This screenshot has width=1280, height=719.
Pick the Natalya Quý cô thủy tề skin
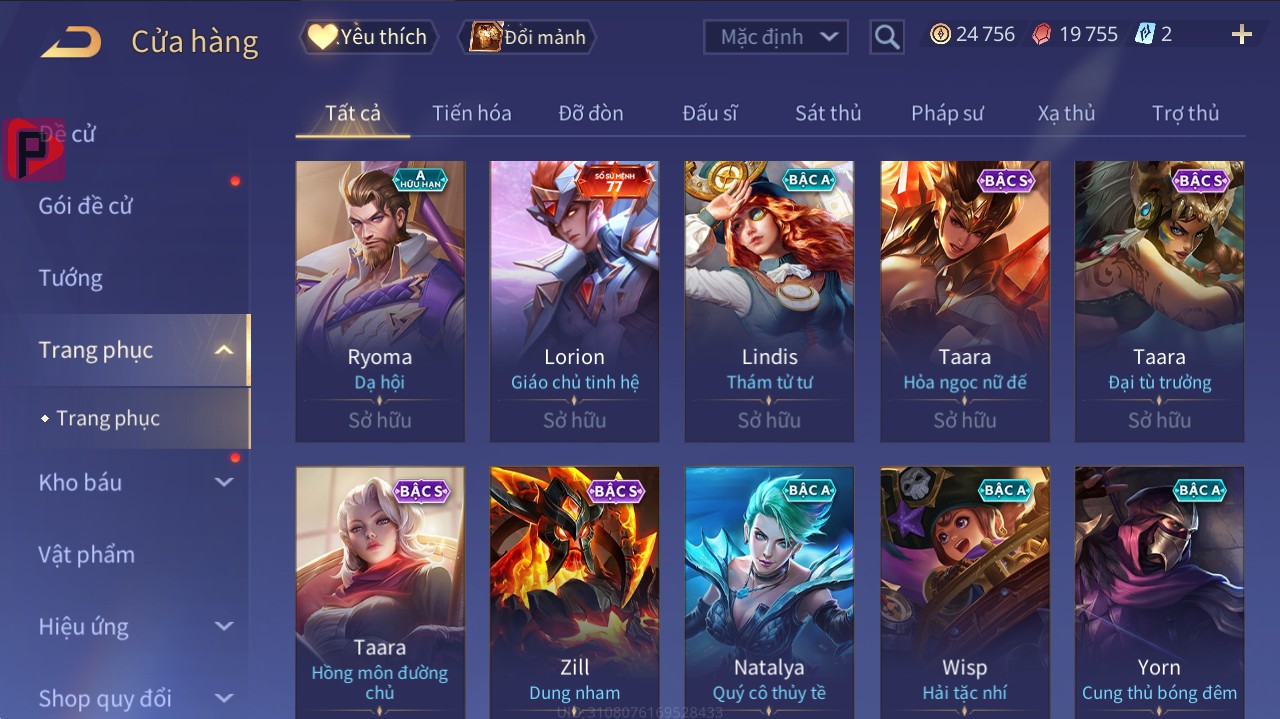click(x=769, y=590)
